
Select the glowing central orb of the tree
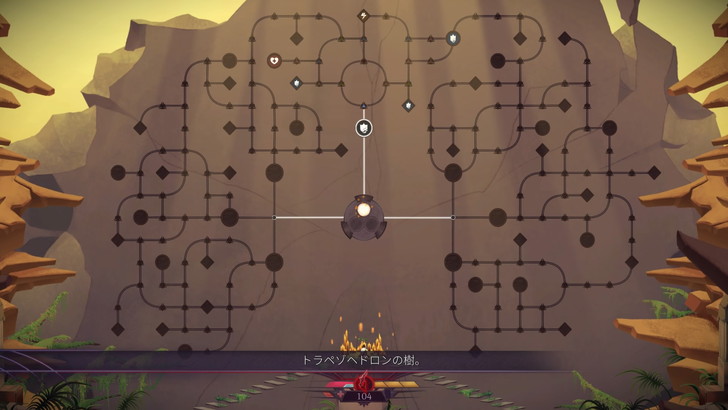(364, 211)
